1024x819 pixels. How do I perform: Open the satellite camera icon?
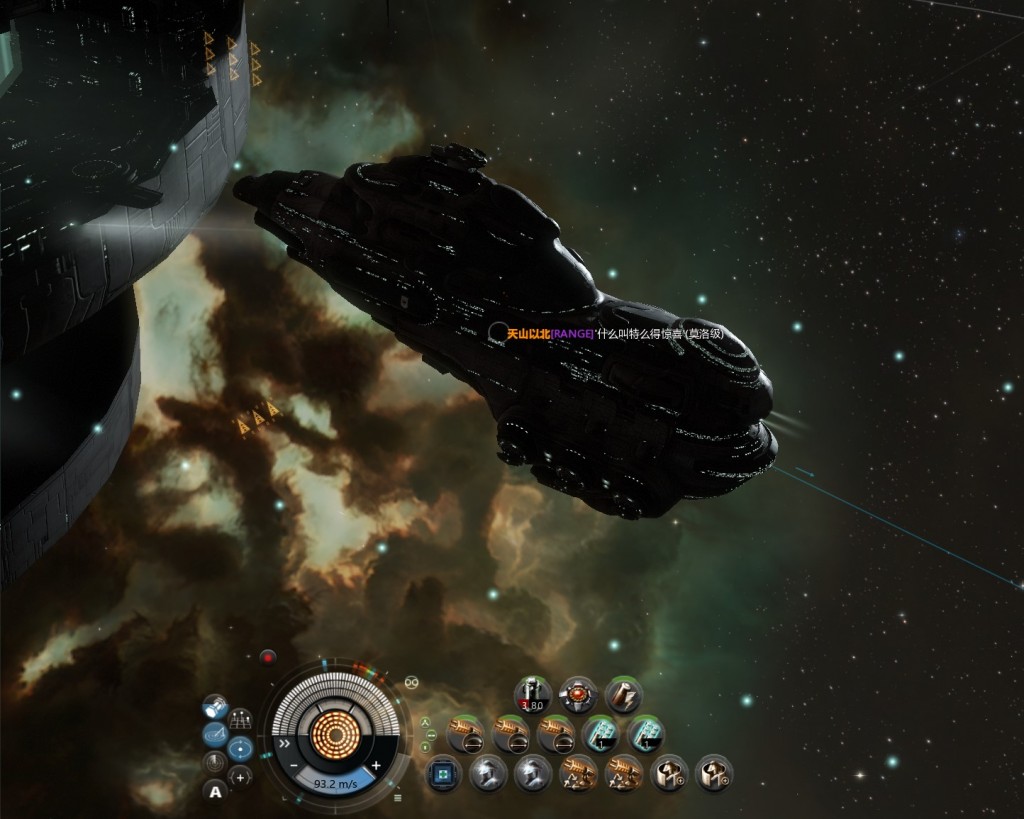pos(214,707)
